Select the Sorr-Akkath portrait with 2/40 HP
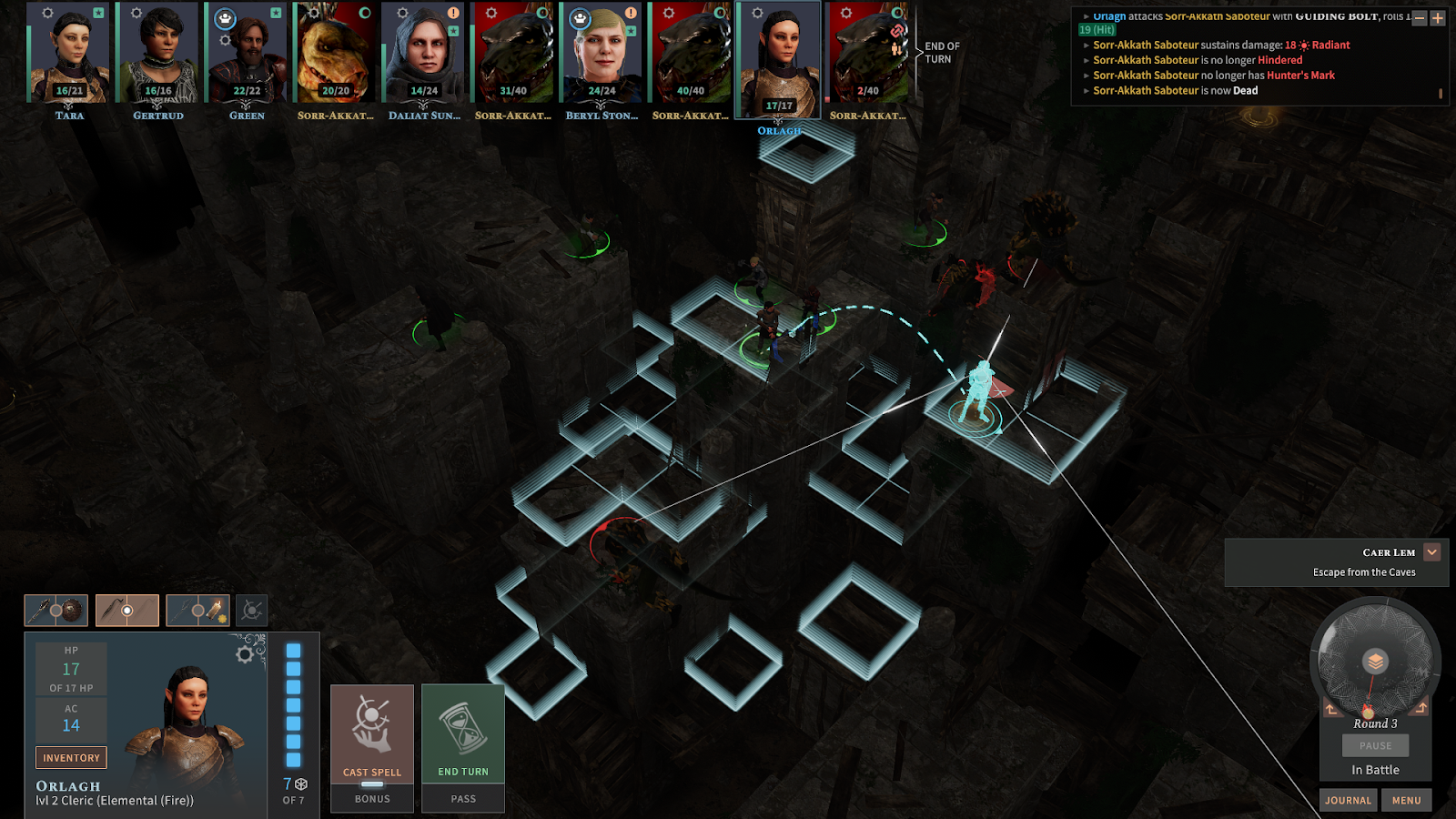 pyautogui.click(x=867, y=53)
